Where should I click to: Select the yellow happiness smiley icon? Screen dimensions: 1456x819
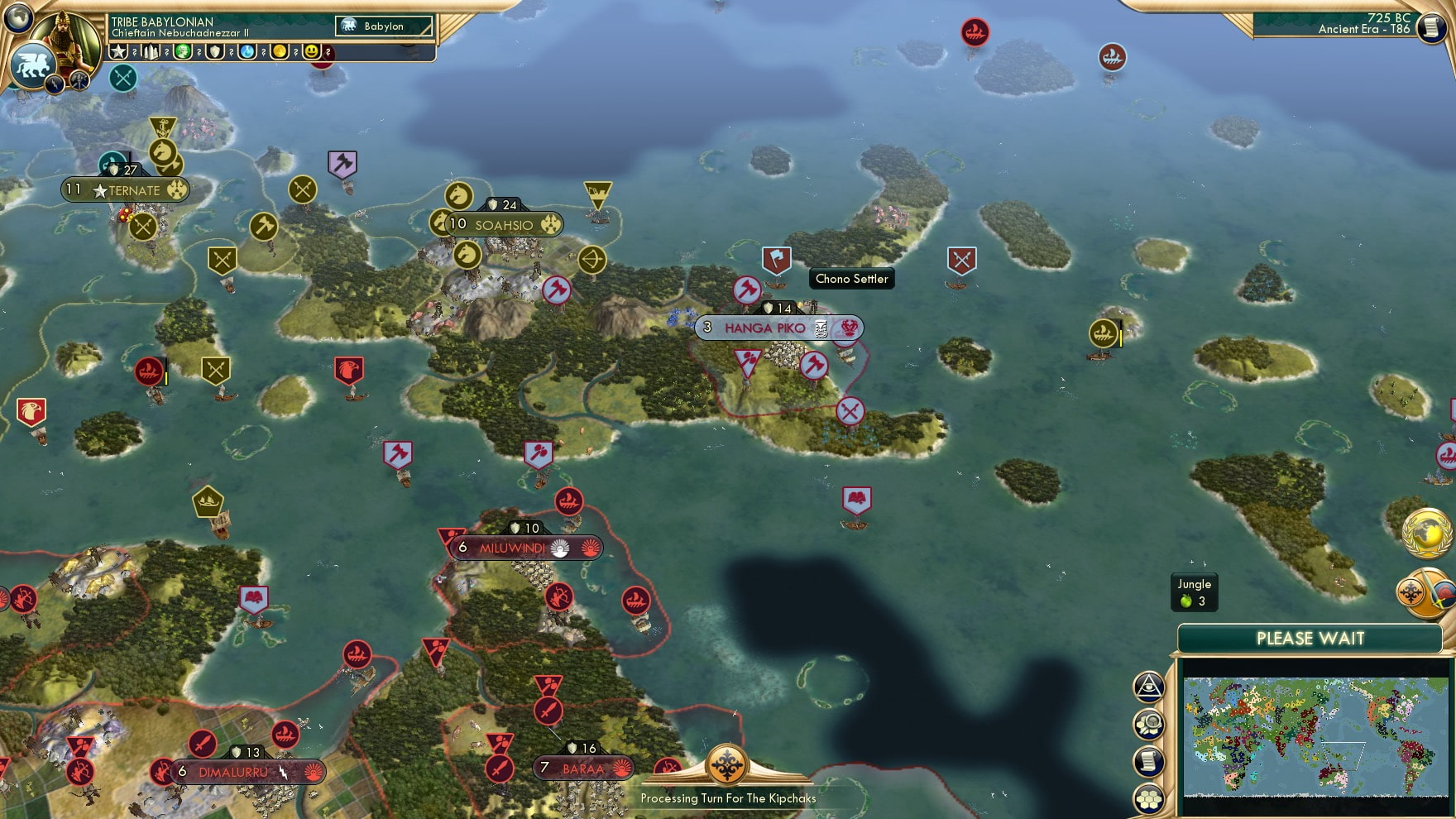tap(311, 52)
